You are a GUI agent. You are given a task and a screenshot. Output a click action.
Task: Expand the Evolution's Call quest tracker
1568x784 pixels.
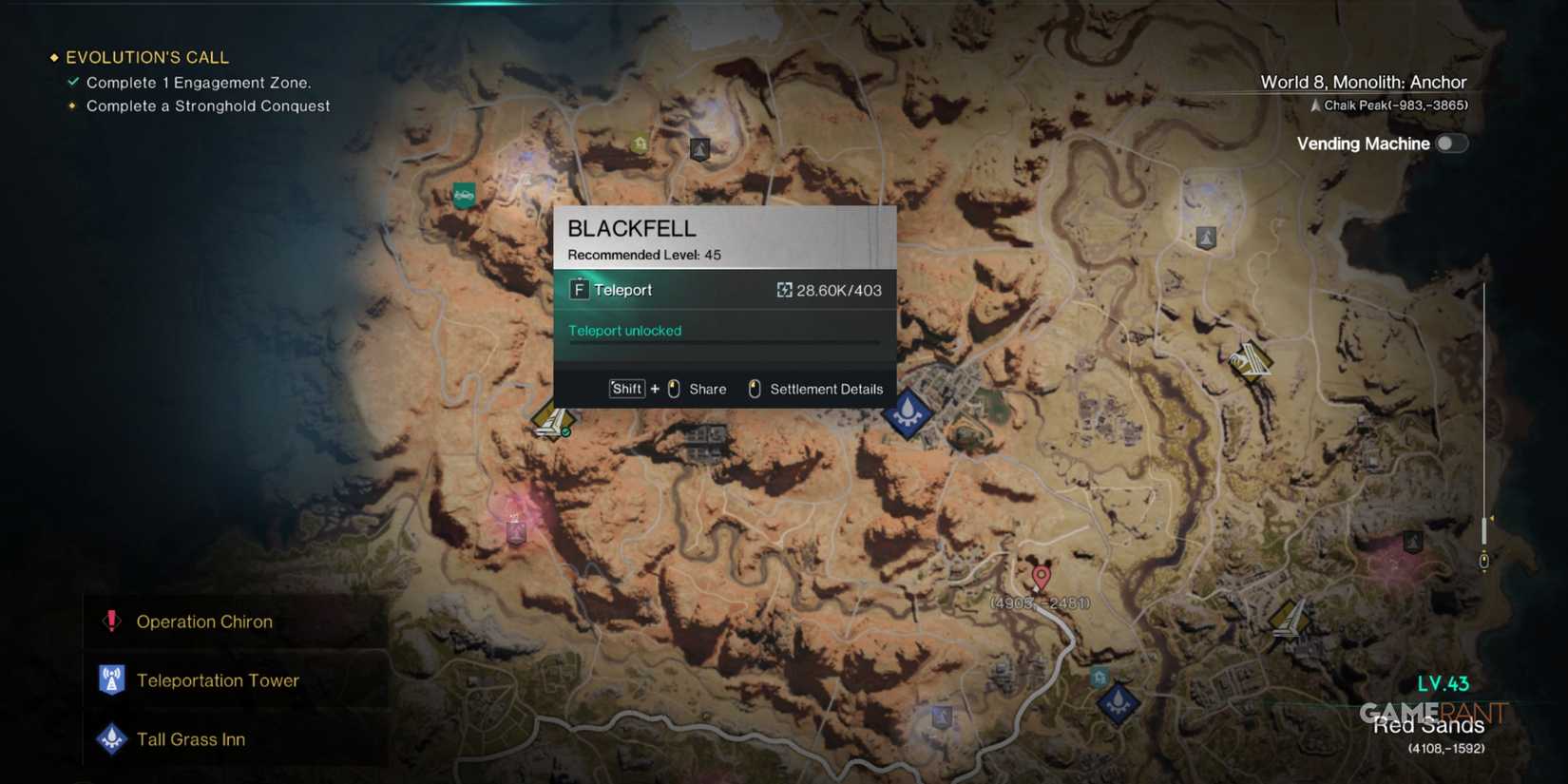point(147,57)
